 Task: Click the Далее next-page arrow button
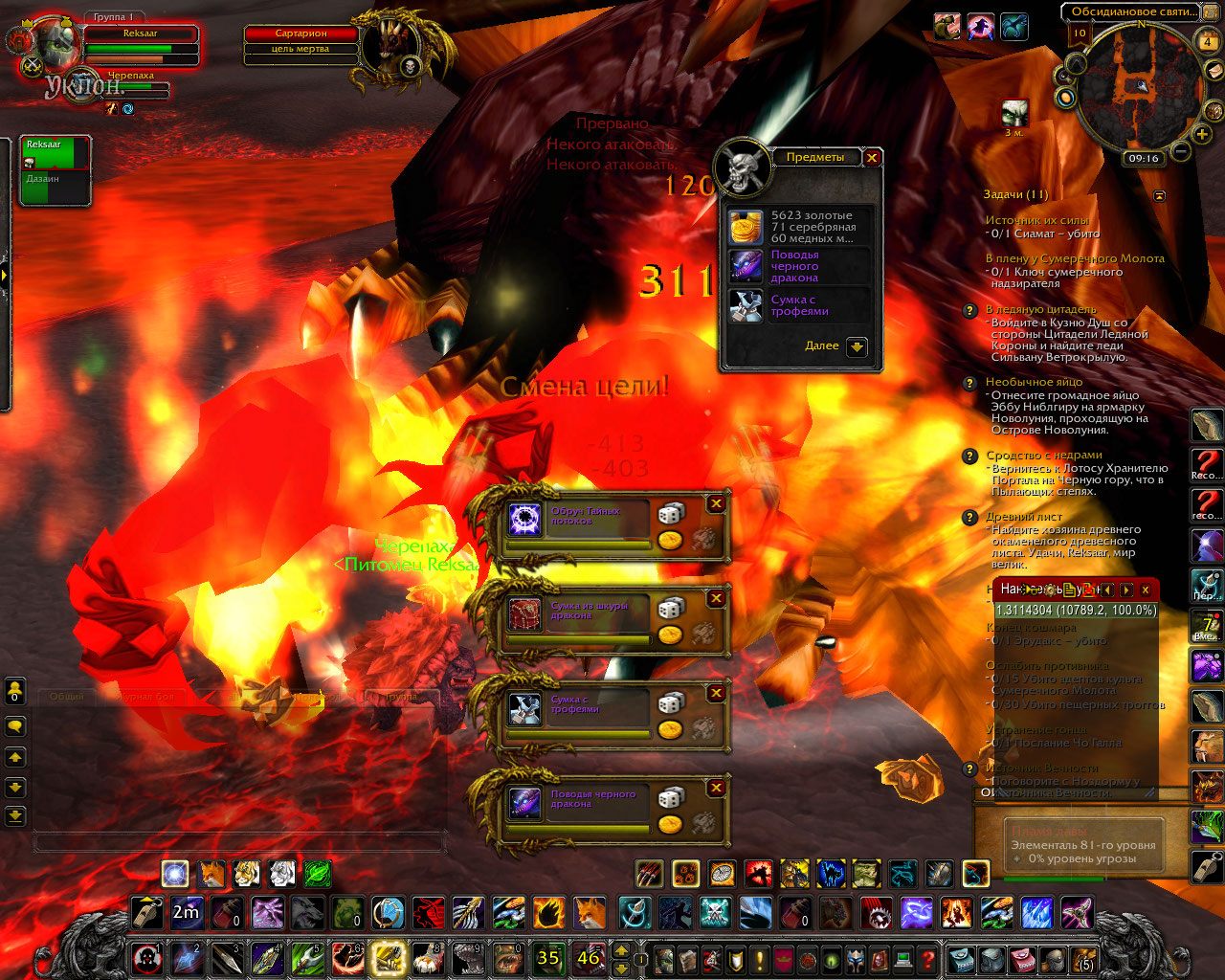[857, 346]
